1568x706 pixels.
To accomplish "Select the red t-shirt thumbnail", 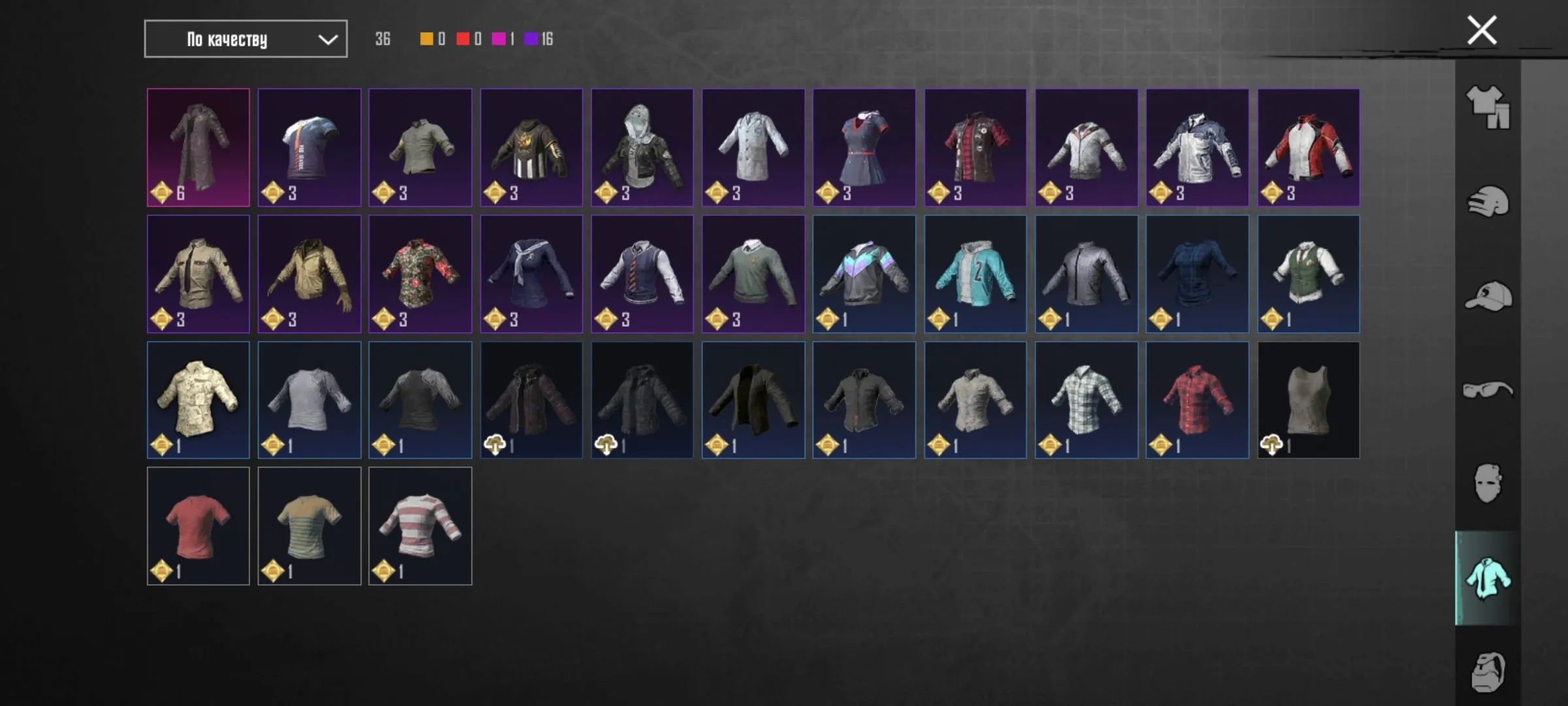I will pyautogui.click(x=198, y=525).
